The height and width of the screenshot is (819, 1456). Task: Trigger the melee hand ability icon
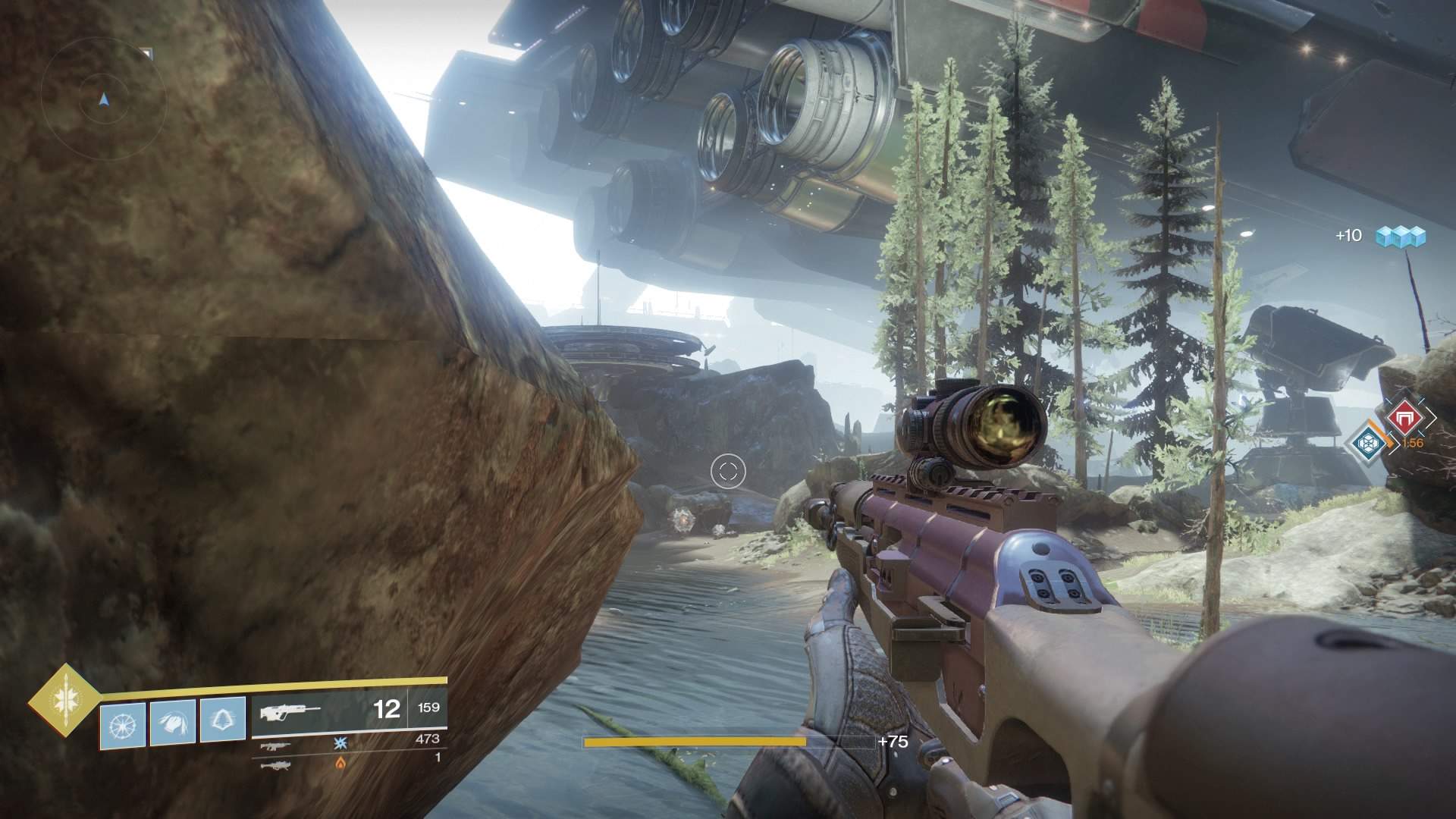[173, 720]
